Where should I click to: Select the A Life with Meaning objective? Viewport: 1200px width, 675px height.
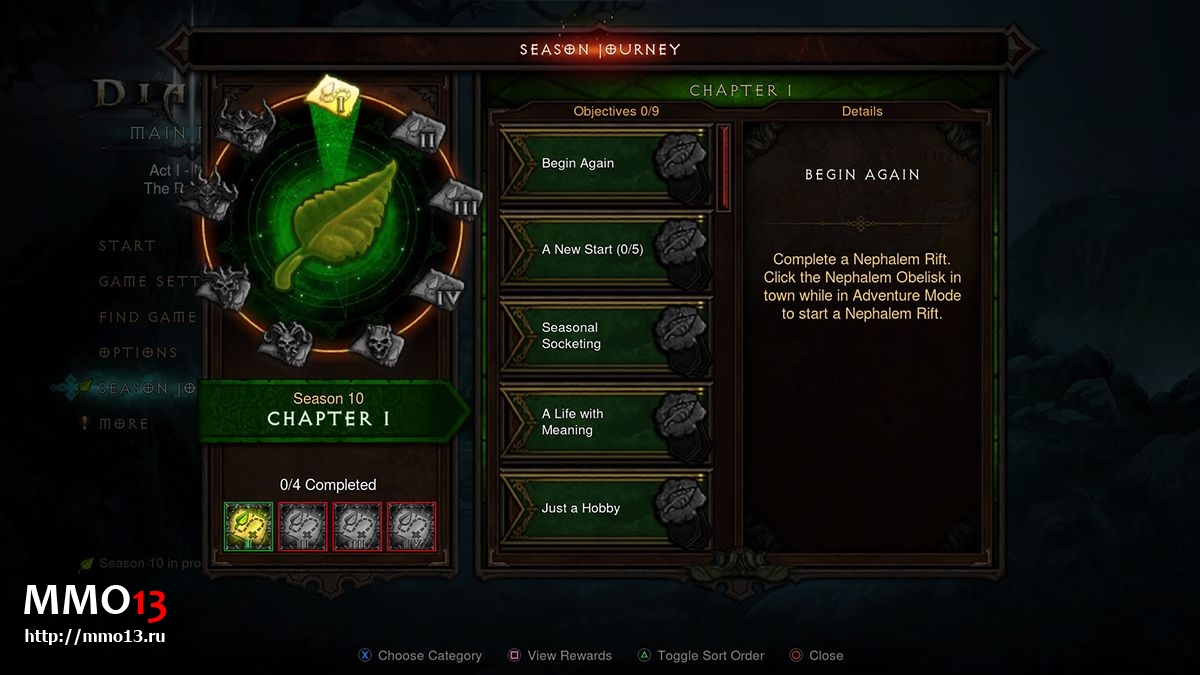pos(605,422)
